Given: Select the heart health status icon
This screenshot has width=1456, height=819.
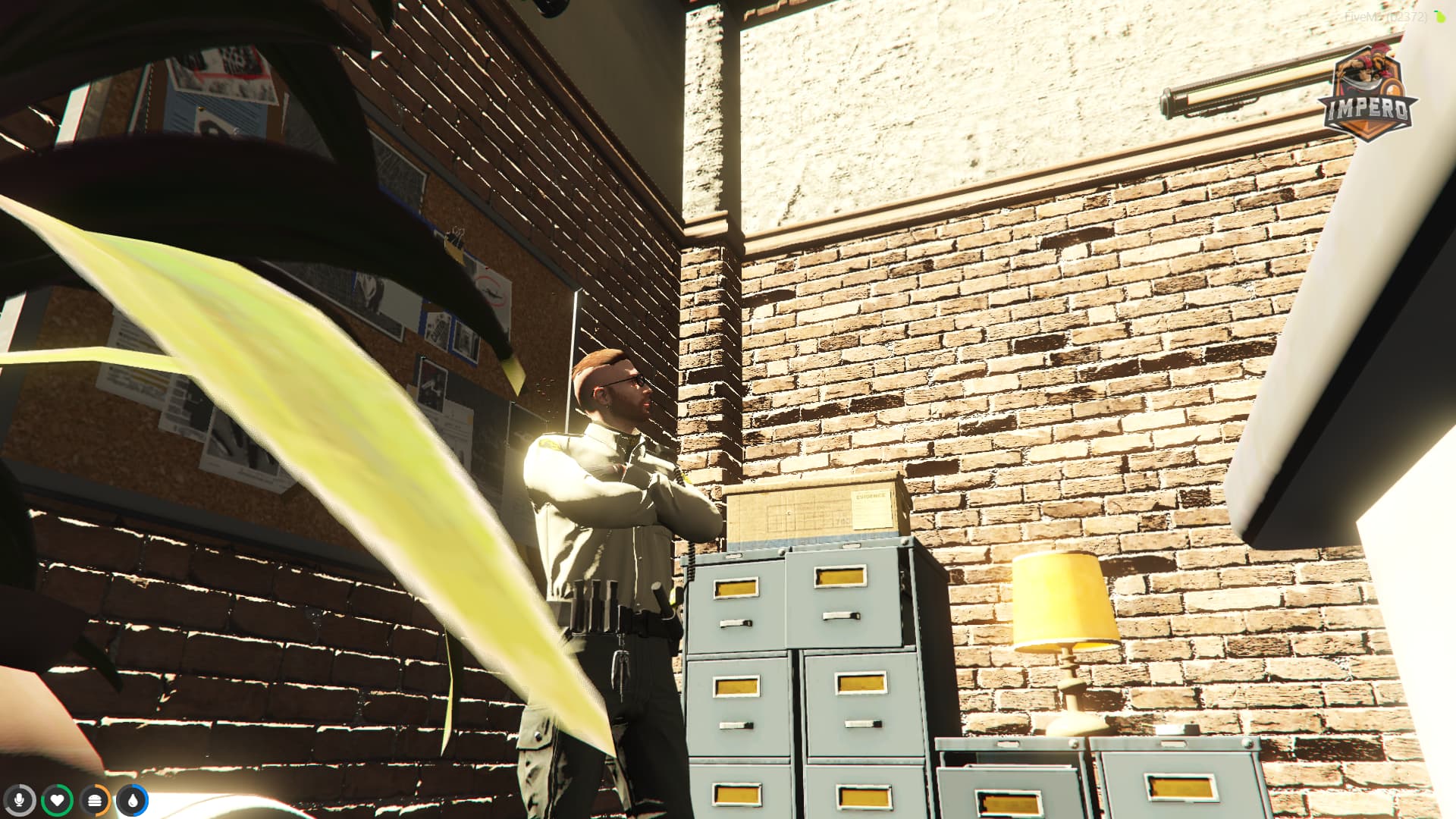Looking at the screenshot, I should 58,799.
